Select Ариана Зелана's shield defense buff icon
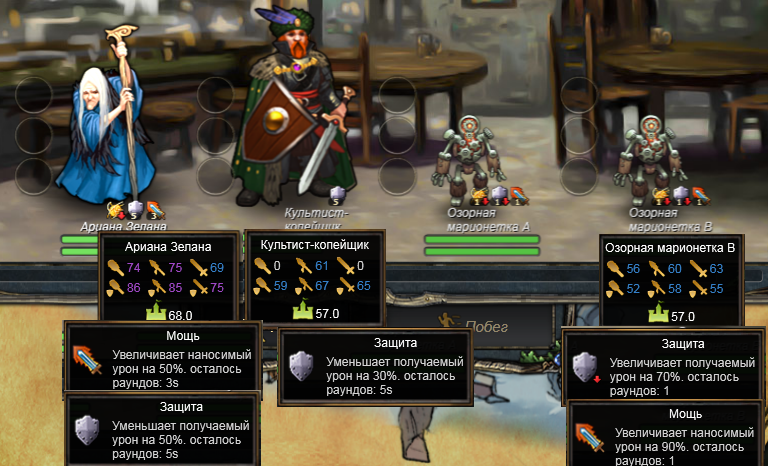 coord(135,209)
